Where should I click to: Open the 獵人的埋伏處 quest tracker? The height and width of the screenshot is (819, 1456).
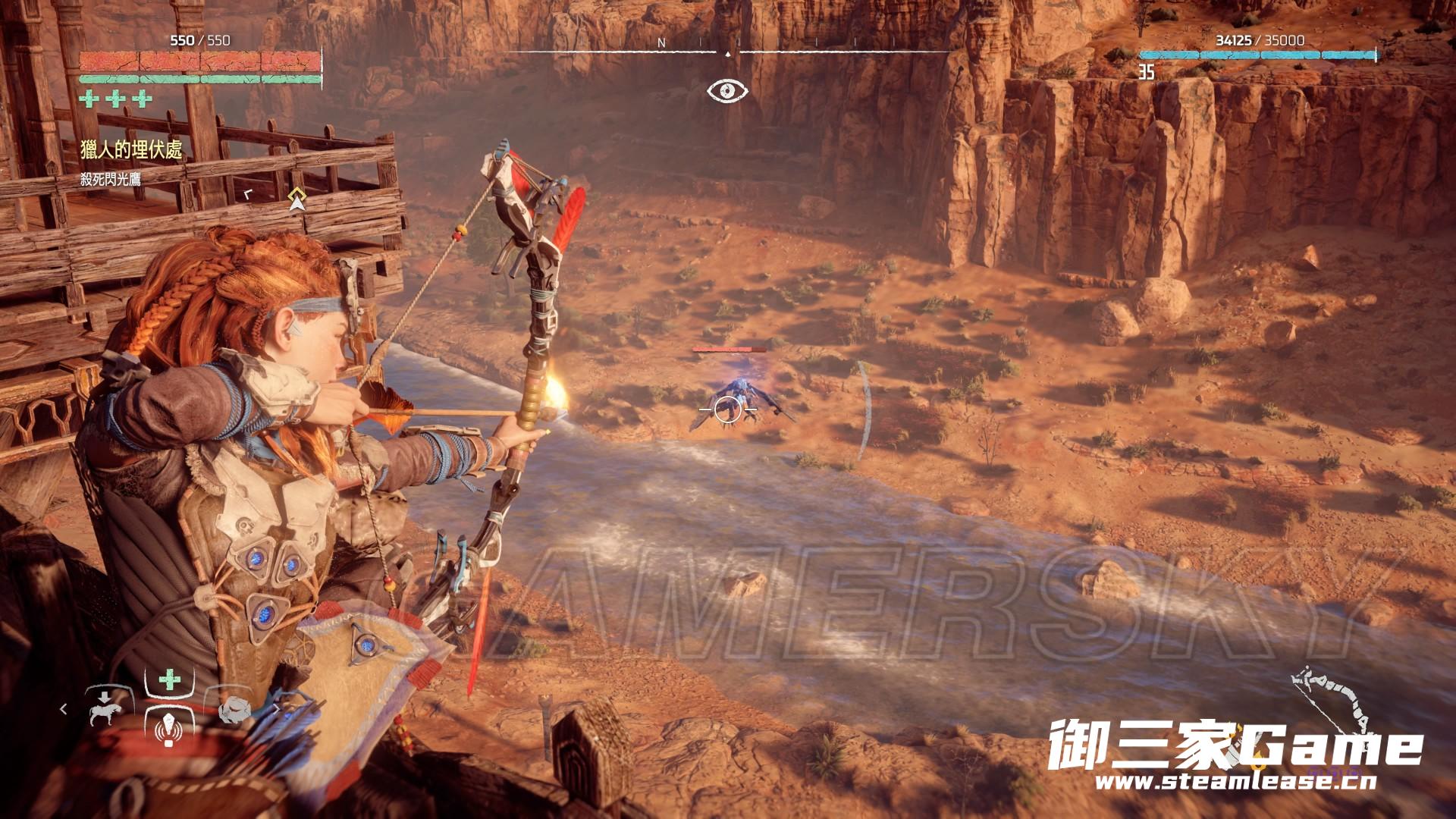tap(131, 150)
